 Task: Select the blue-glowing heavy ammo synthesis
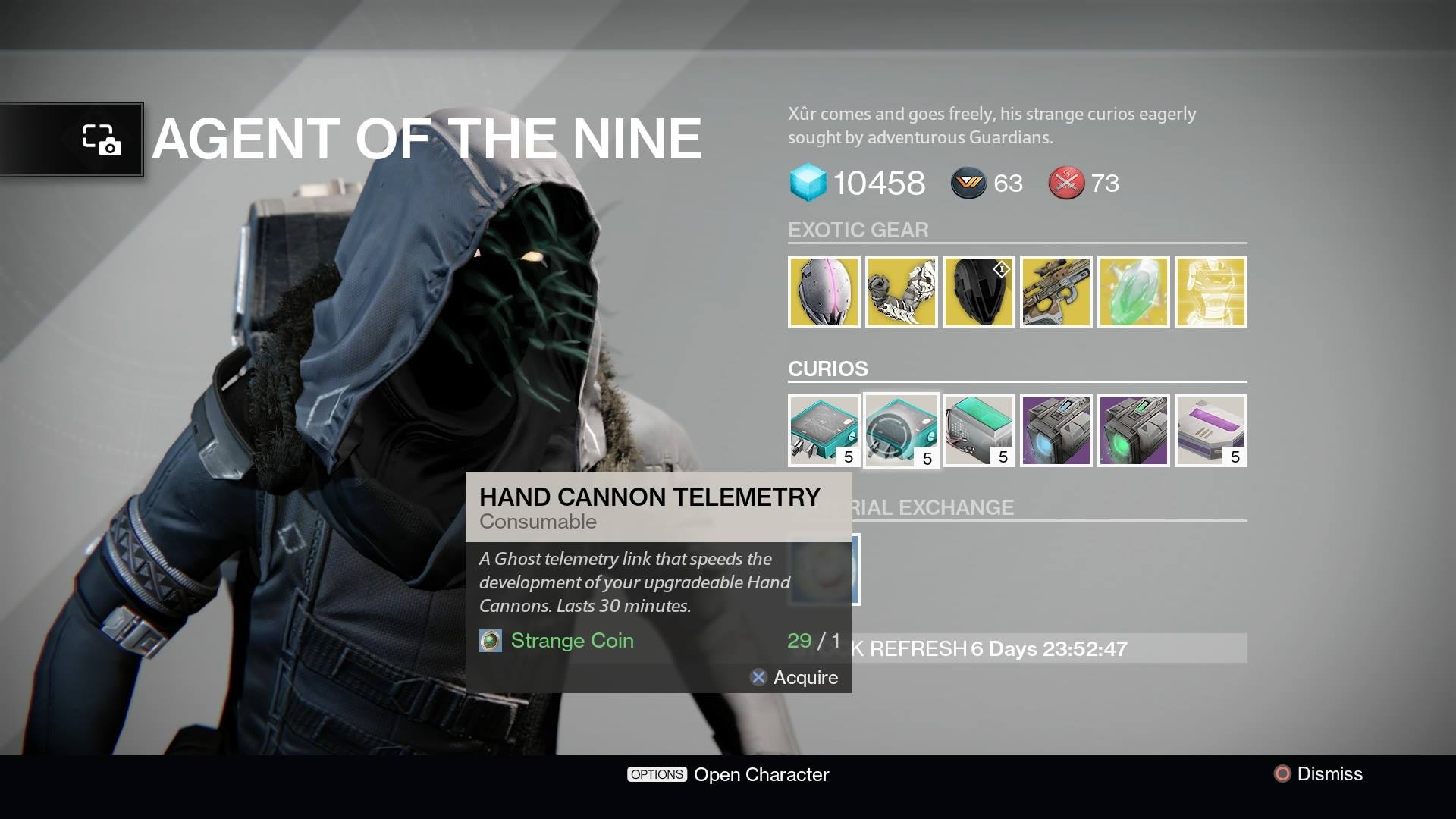coord(1056,430)
